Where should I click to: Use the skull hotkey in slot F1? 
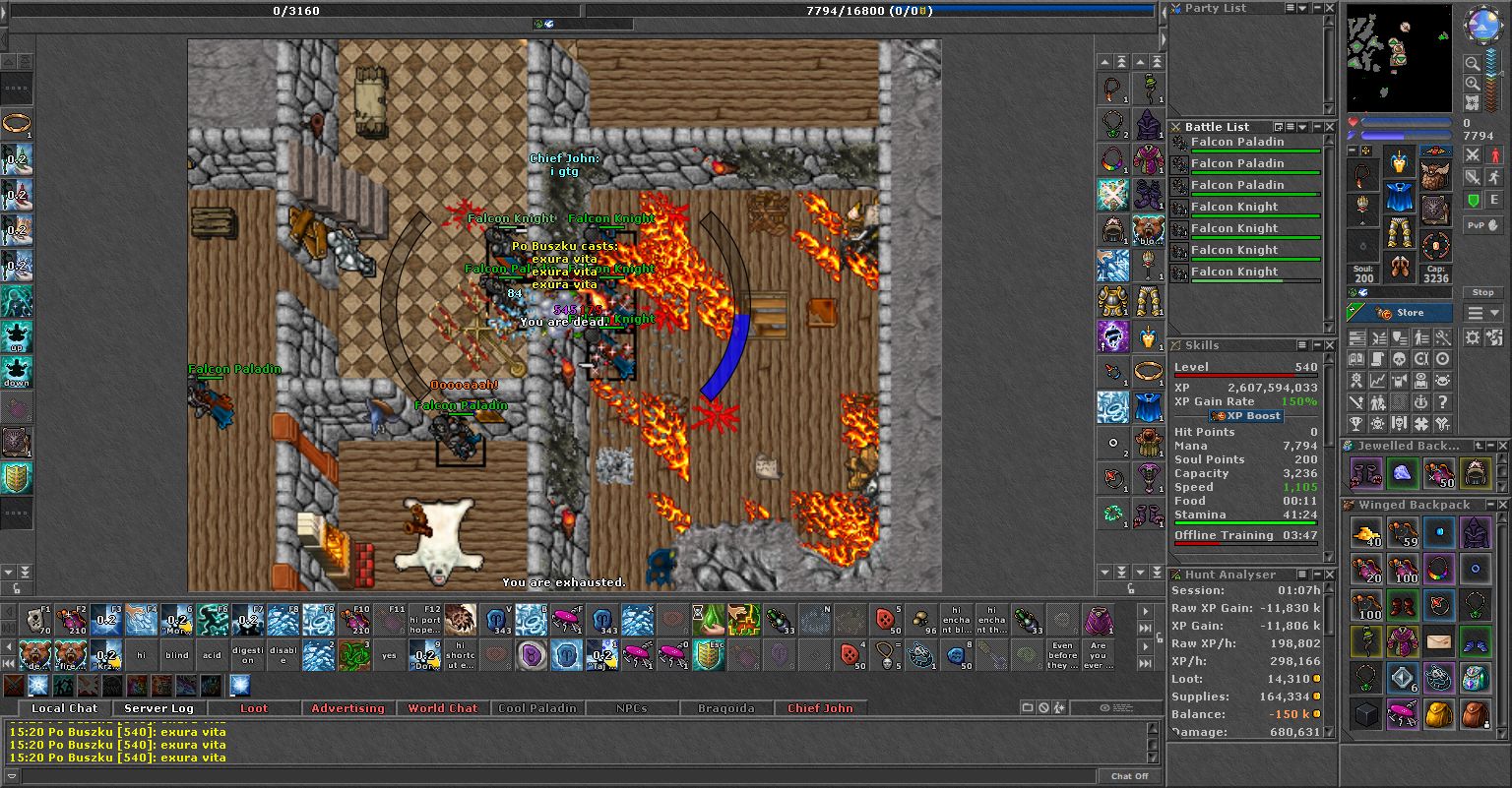pos(36,620)
